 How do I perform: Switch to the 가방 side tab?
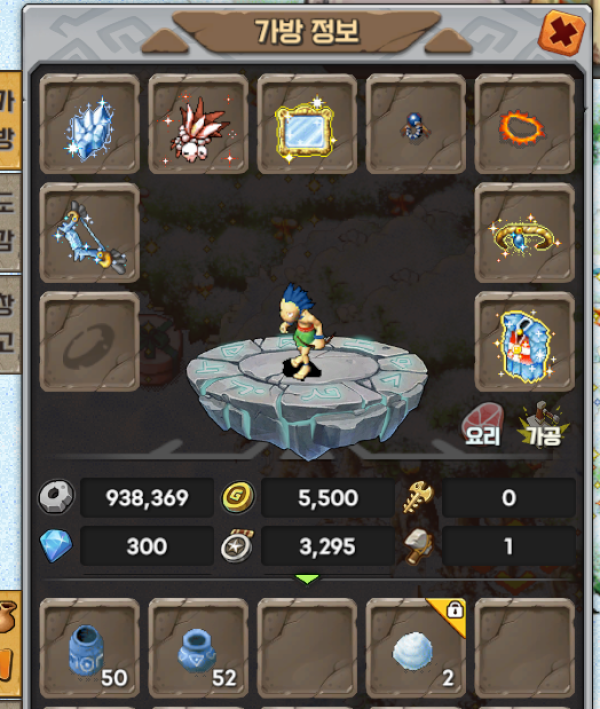(x=9, y=122)
